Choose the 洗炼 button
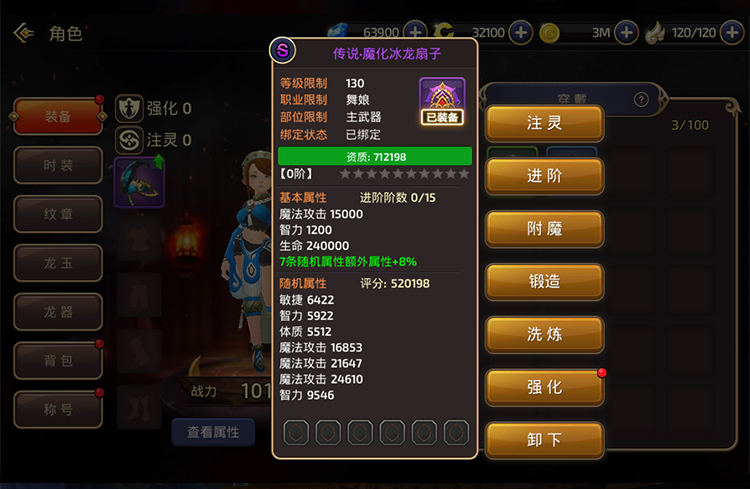The width and height of the screenshot is (750, 489). tap(544, 334)
